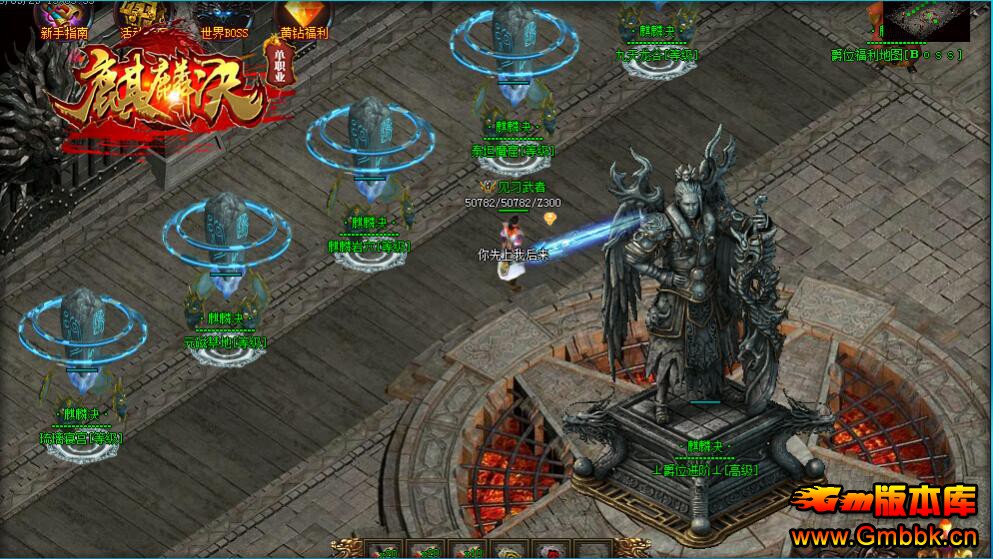Viewport: 993px width, 559px height.
Task: Open the 世界BOSS menu
Action: tap(224, 18)
